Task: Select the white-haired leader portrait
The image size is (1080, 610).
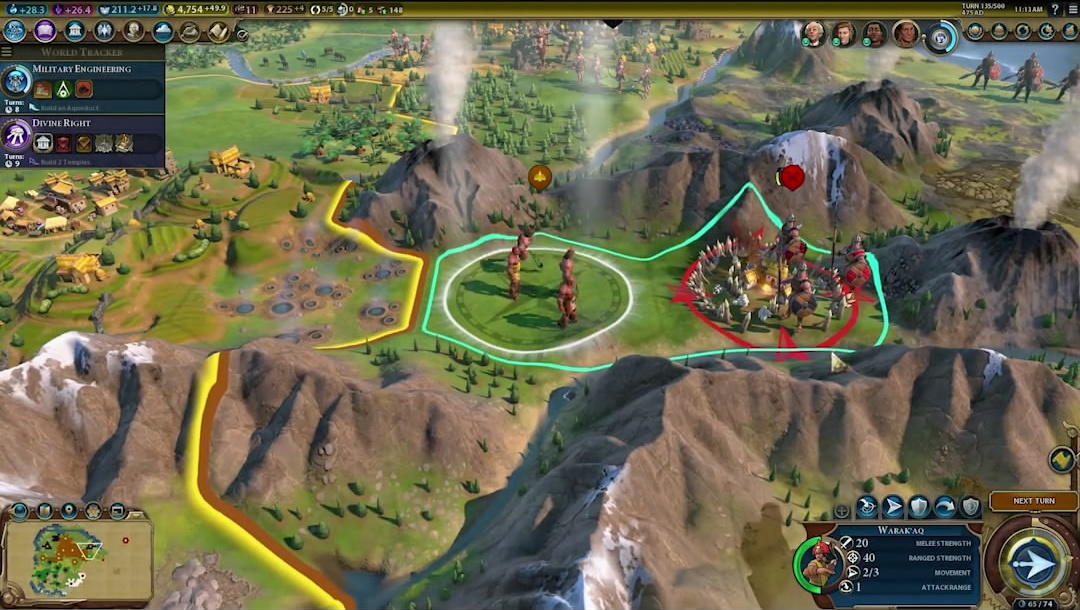Action: (x=813, y=34)
